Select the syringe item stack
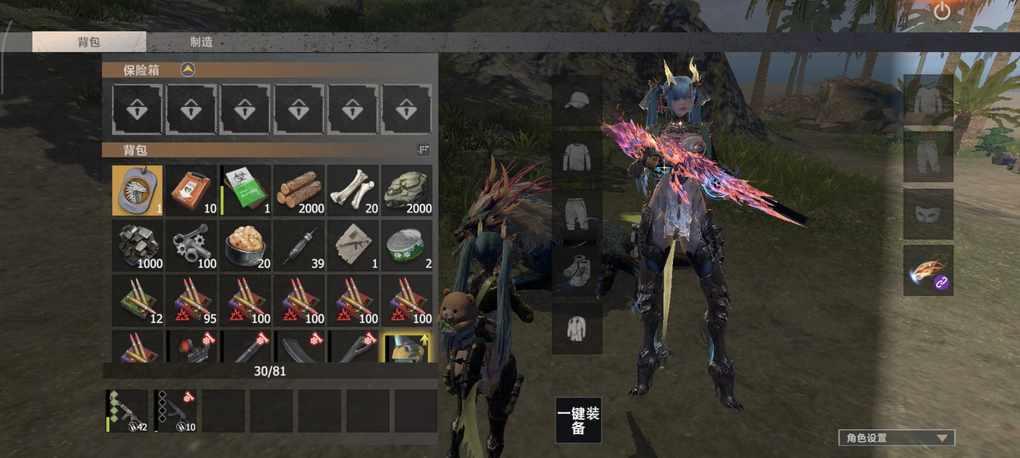This screenshot has width=1020, height=458. (x=299, y=244)
